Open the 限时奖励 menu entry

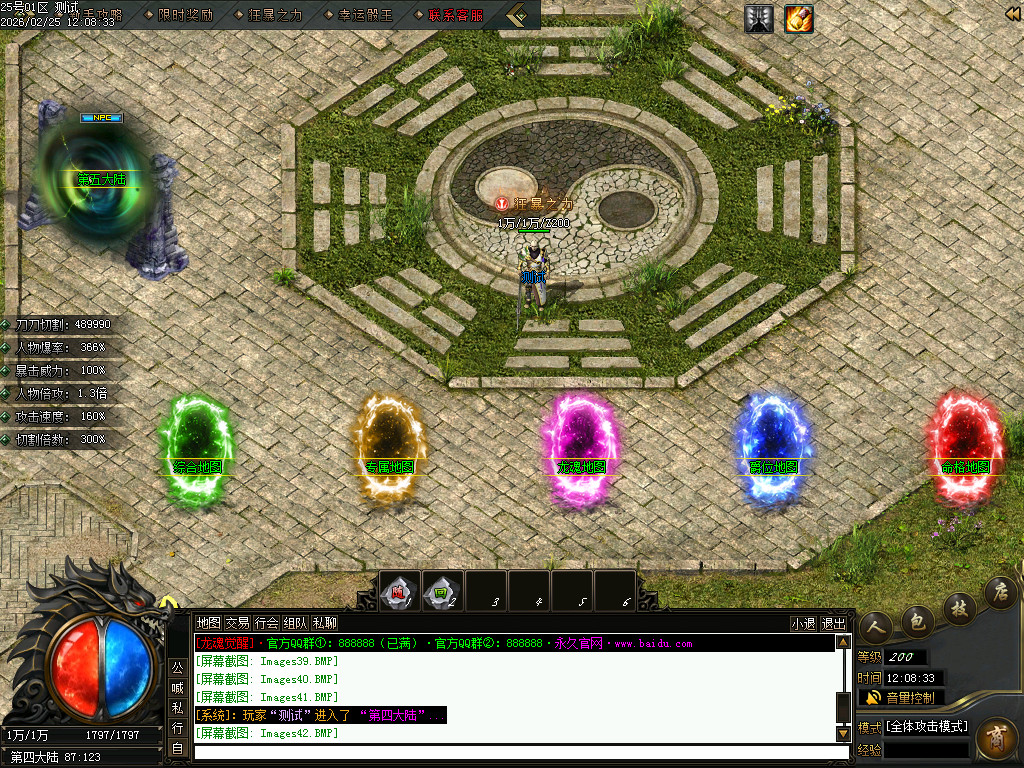click(x=185, y=15)
